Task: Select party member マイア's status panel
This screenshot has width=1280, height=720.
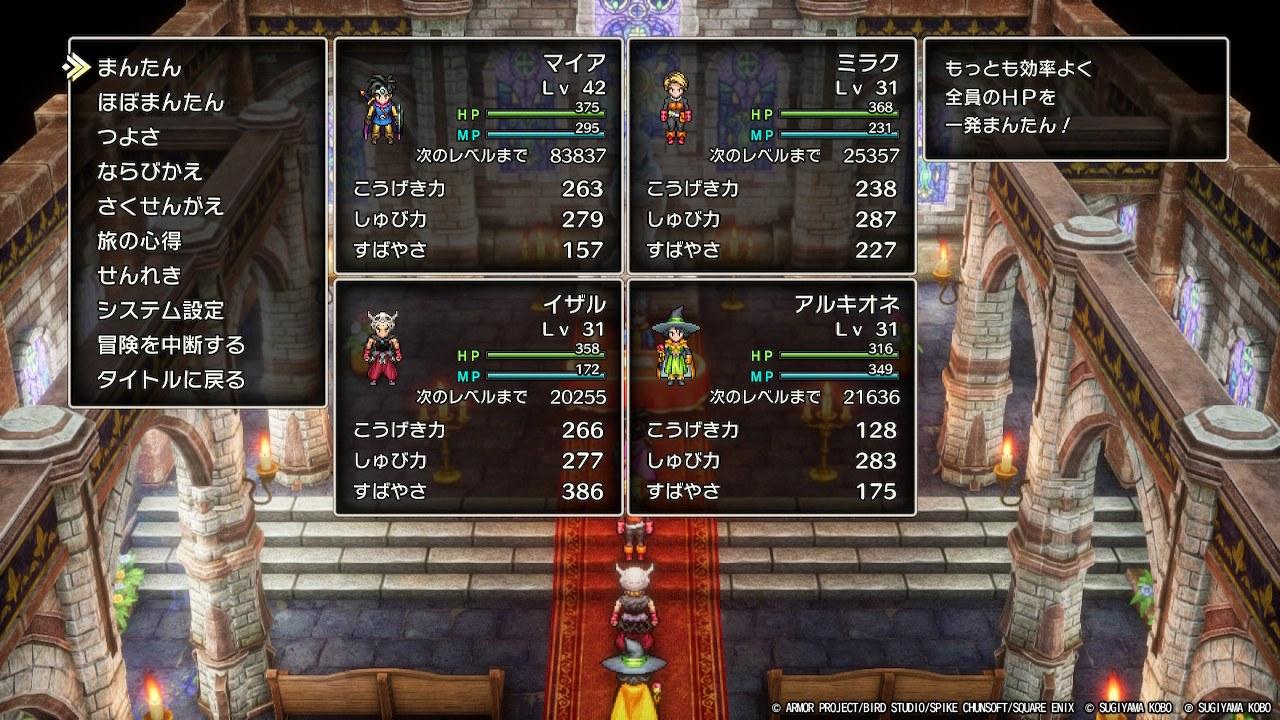Action: click(x=478, y=156)
